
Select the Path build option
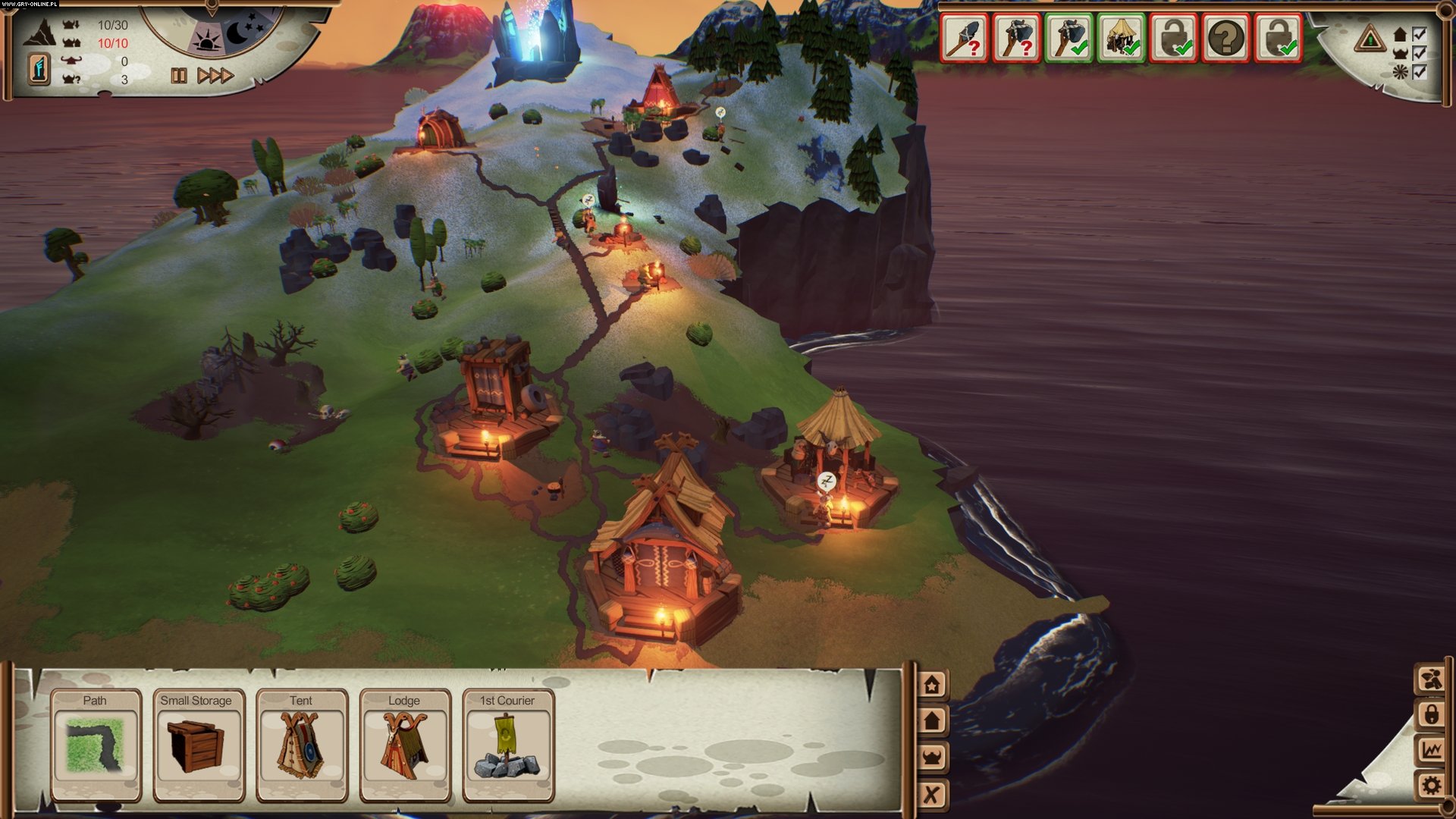click(x=96, y=745)
